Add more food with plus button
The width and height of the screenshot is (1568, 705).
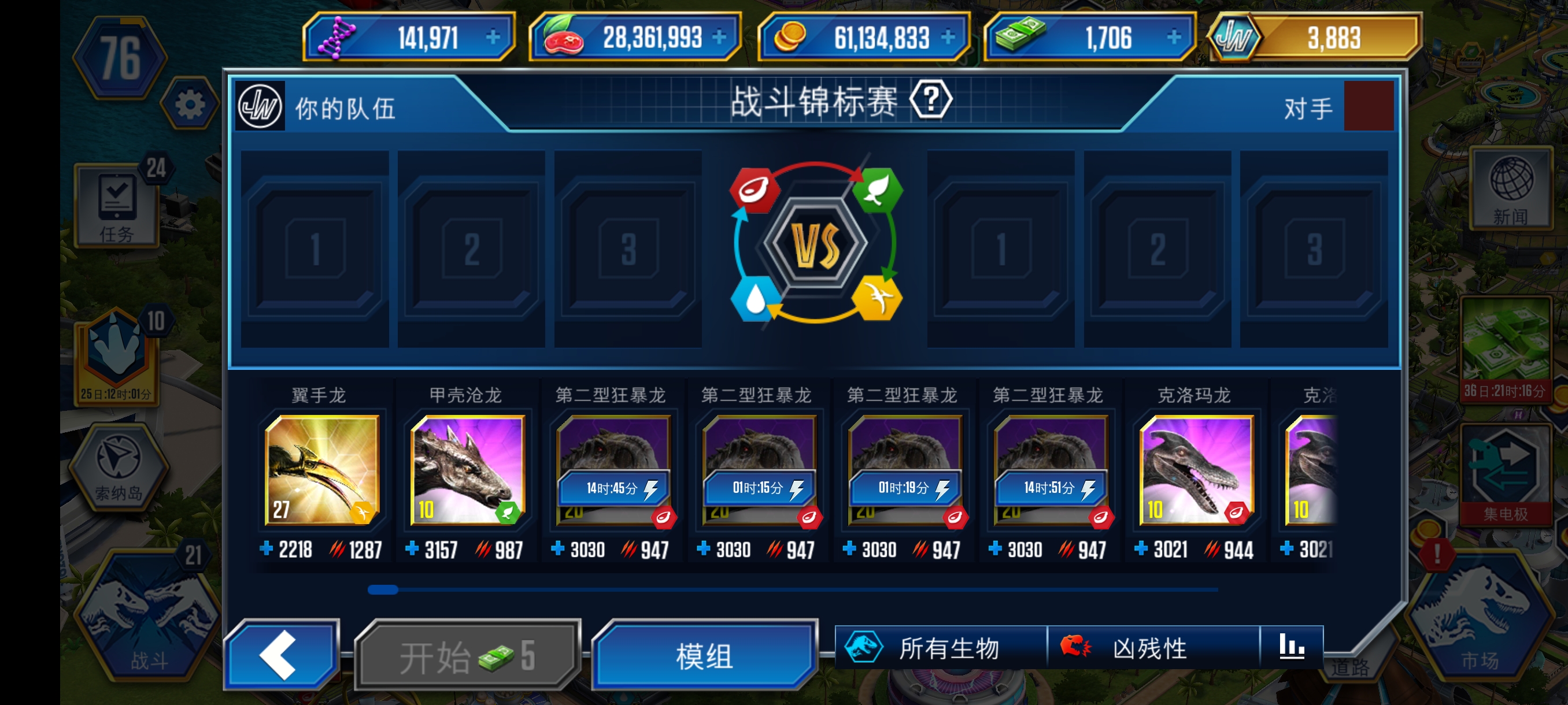(x=719, y=38)
